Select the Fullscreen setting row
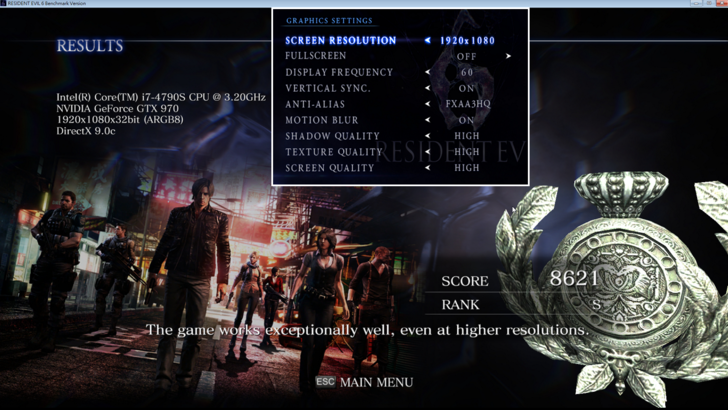The width and height of the screenshot is (728, 410). point(315,57)
